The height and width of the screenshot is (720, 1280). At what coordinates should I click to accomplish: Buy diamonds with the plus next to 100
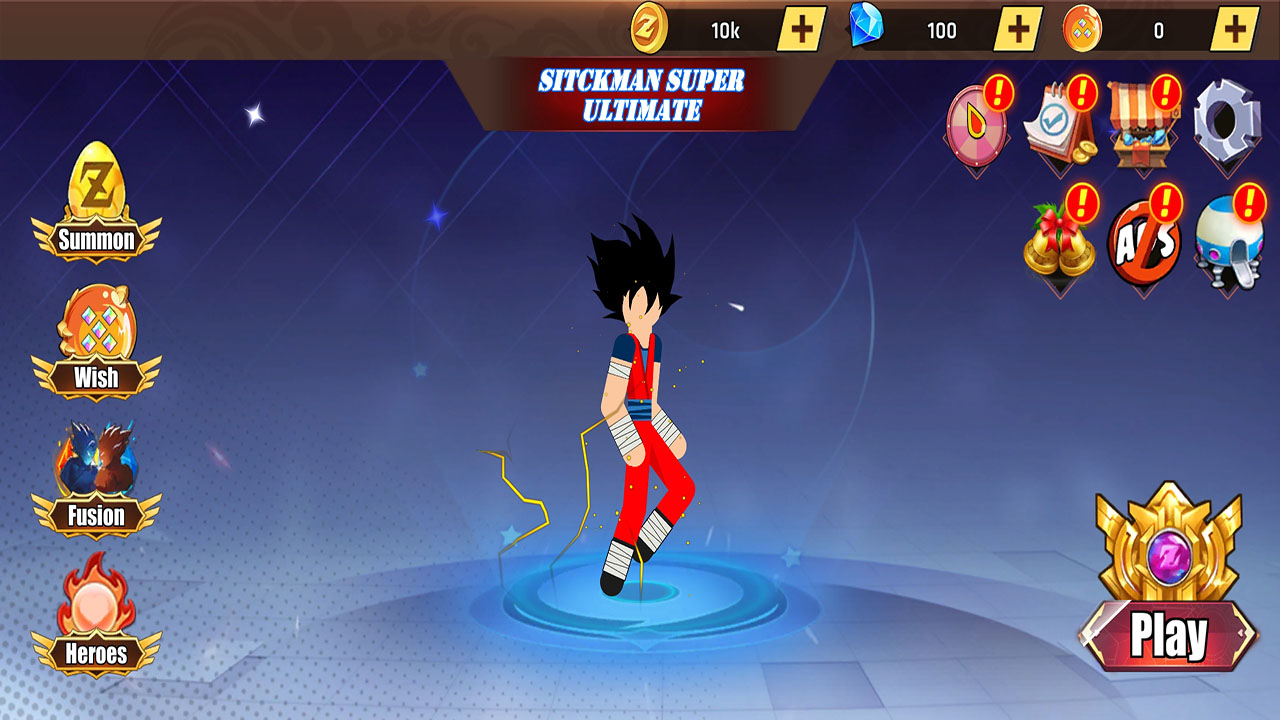click(x=1018, y=29)
